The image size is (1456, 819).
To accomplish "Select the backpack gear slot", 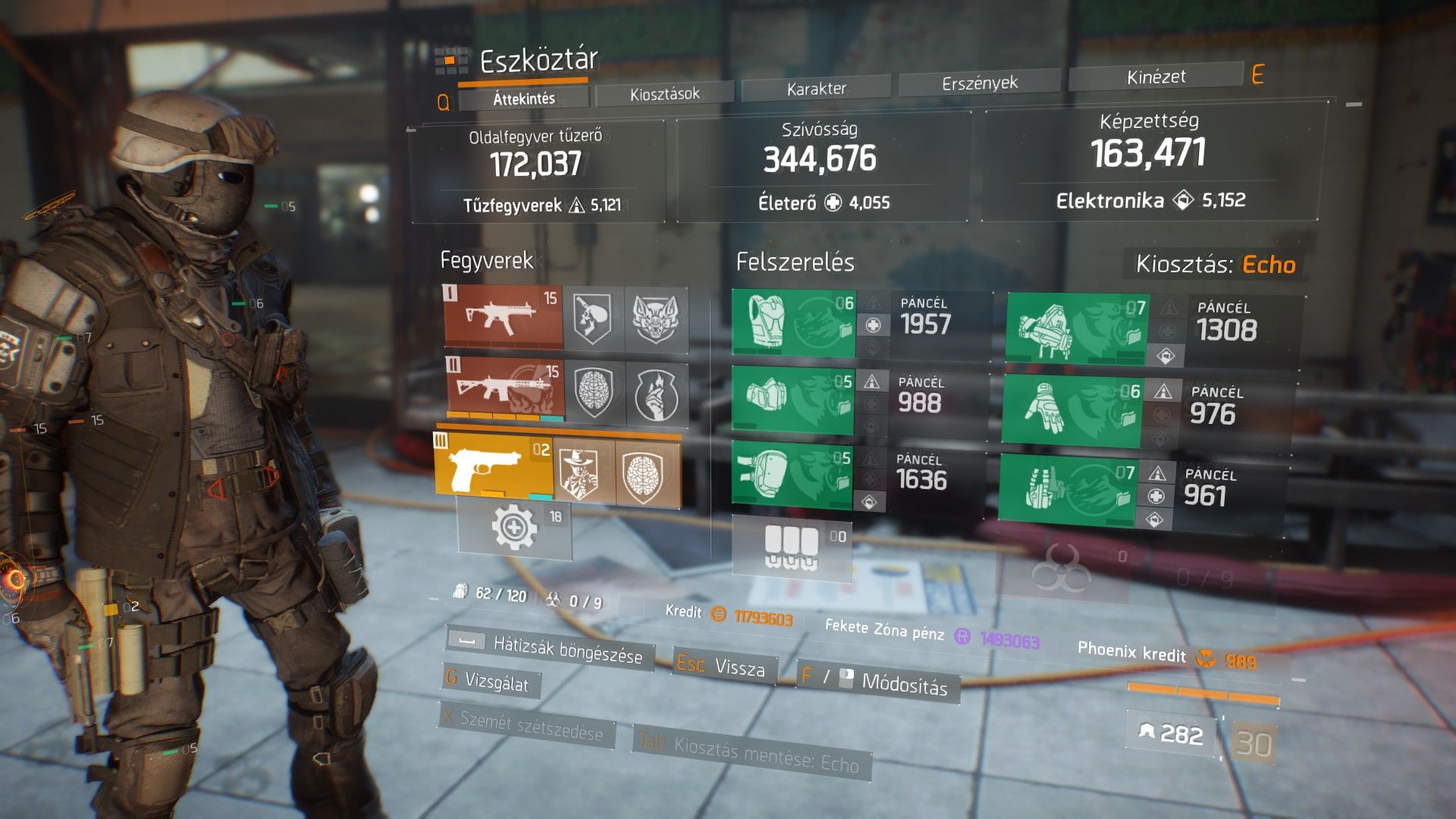I will click(1077, 330).
